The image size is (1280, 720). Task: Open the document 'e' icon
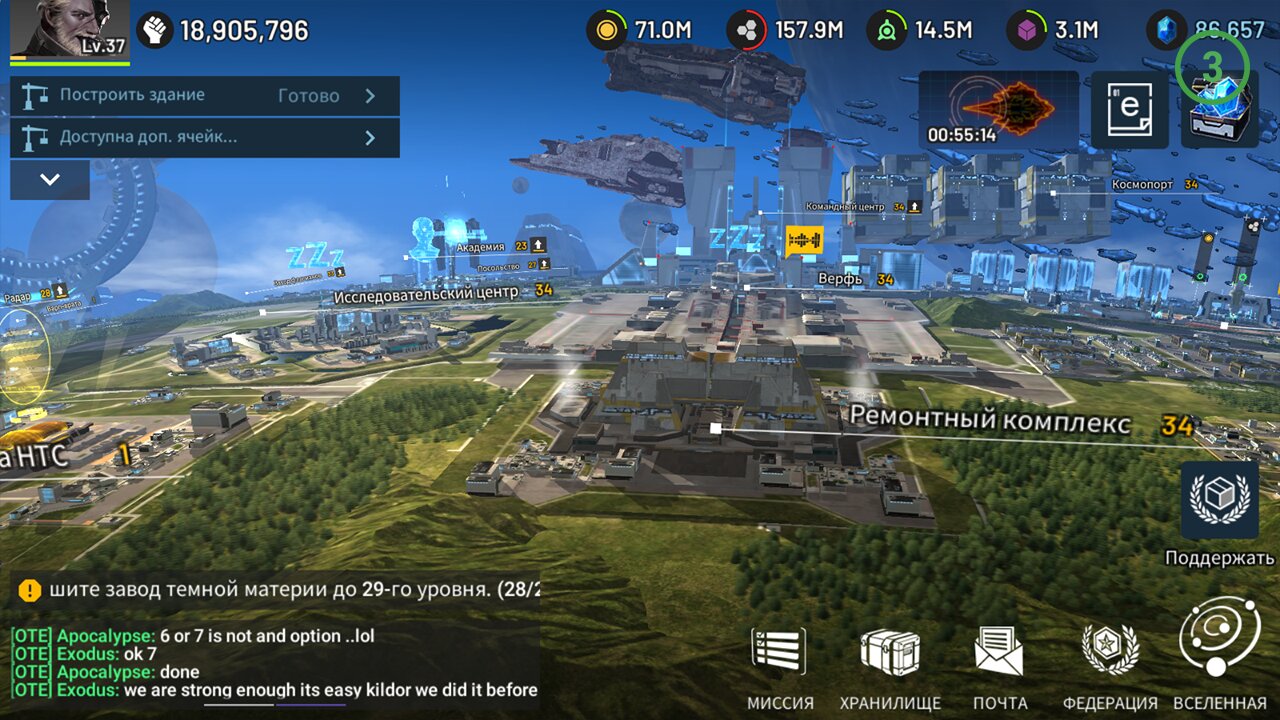(x=1129, y=109)
